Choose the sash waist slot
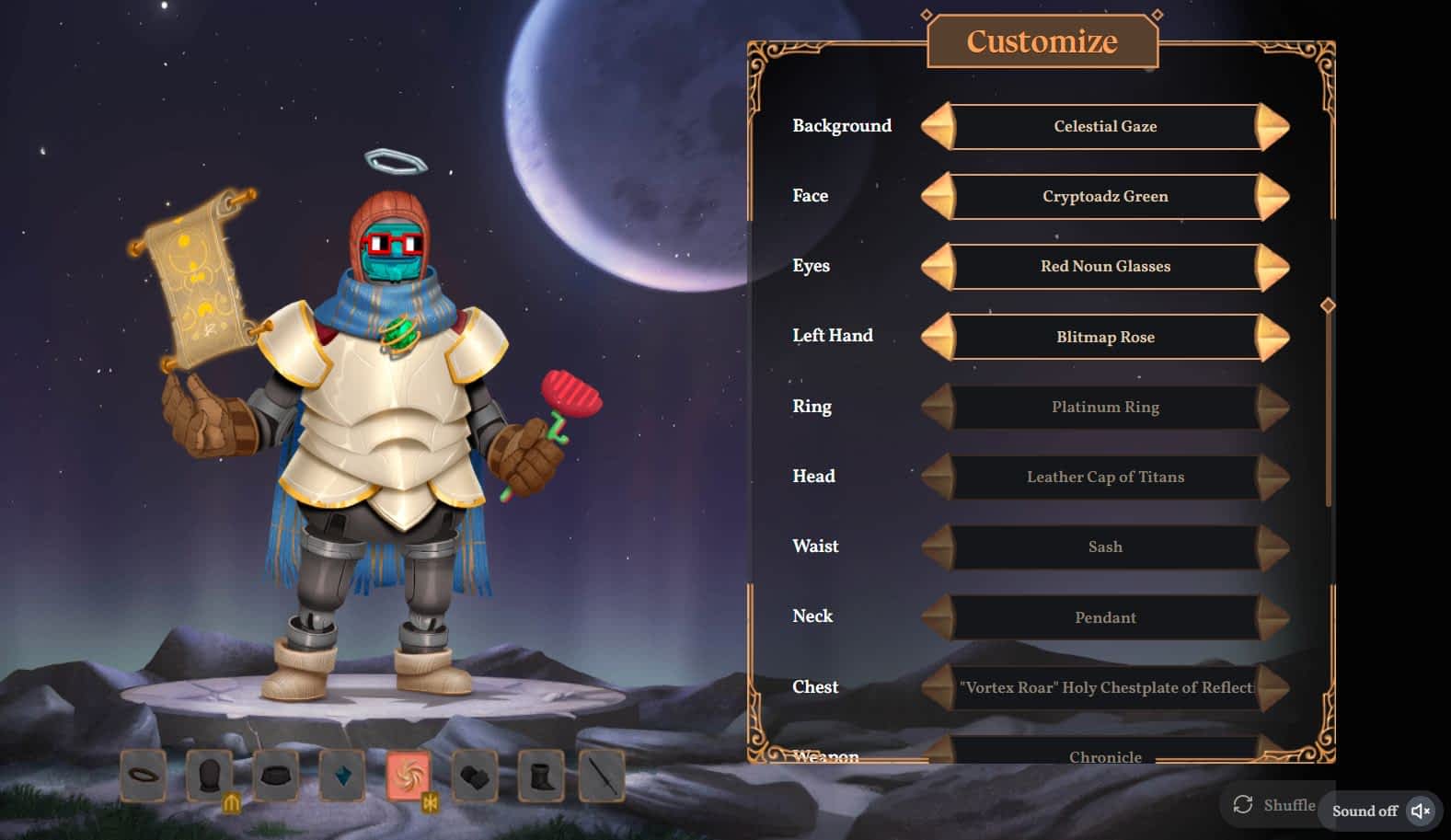 [275, 776]
